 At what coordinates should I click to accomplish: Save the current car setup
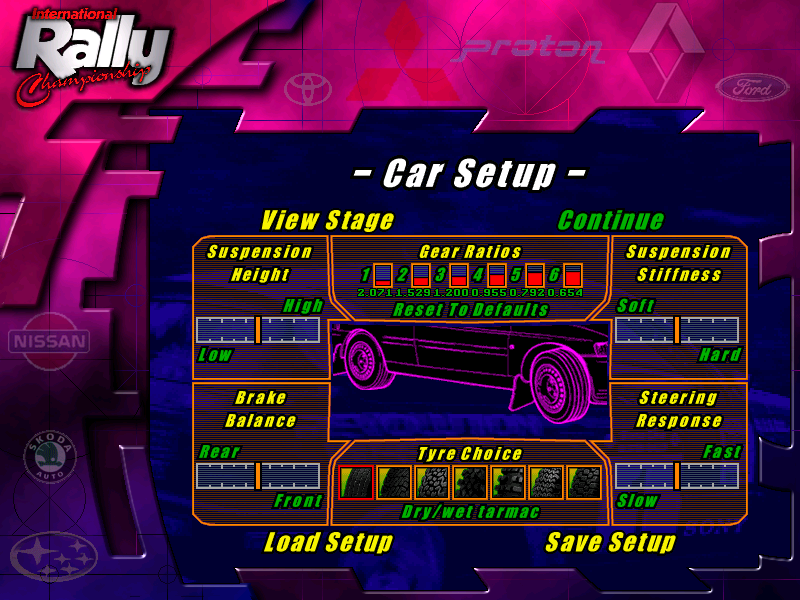tap(610, 543)
